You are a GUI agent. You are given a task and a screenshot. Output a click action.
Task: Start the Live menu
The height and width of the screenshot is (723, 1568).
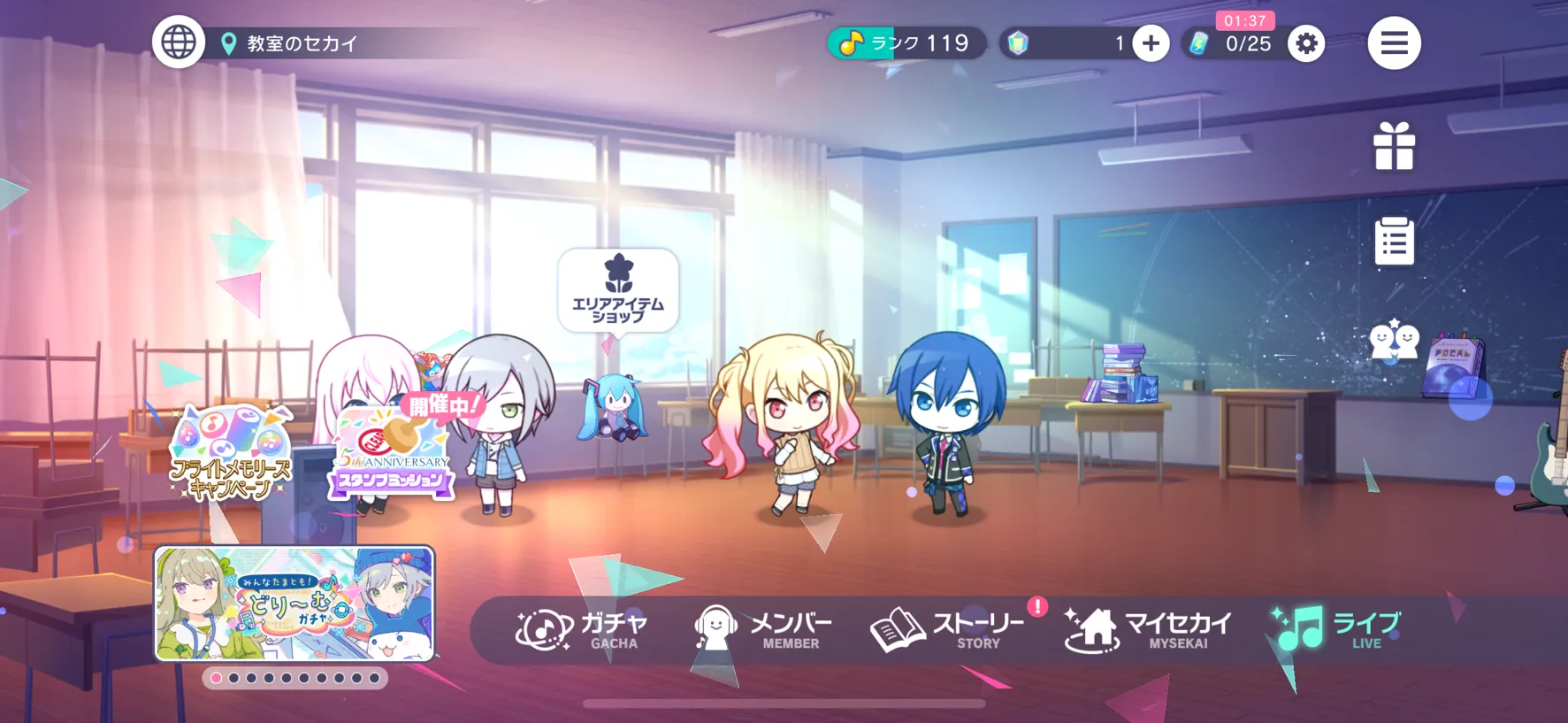point(1336,629)
